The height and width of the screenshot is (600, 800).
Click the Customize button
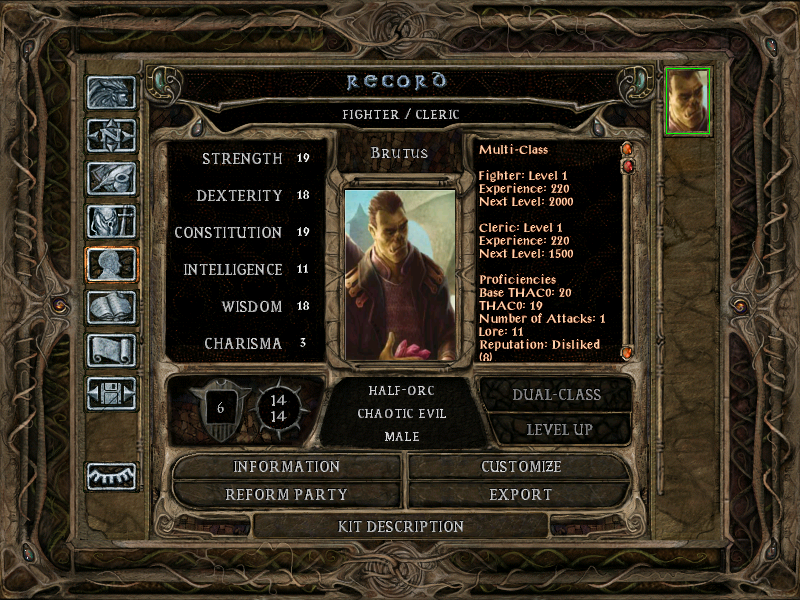(x=521, y=467)
